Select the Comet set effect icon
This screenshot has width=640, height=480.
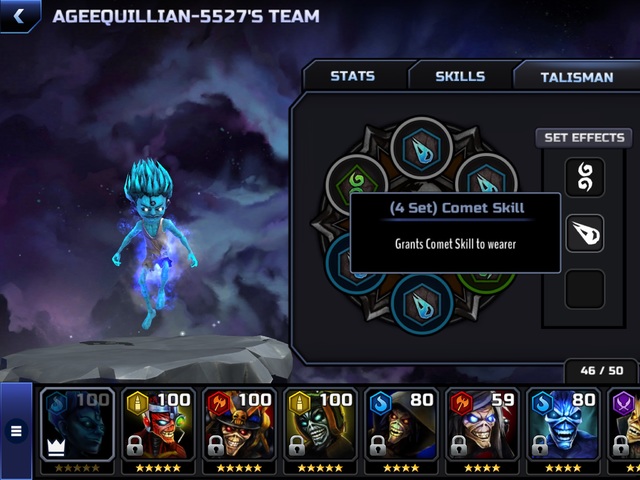584,233
